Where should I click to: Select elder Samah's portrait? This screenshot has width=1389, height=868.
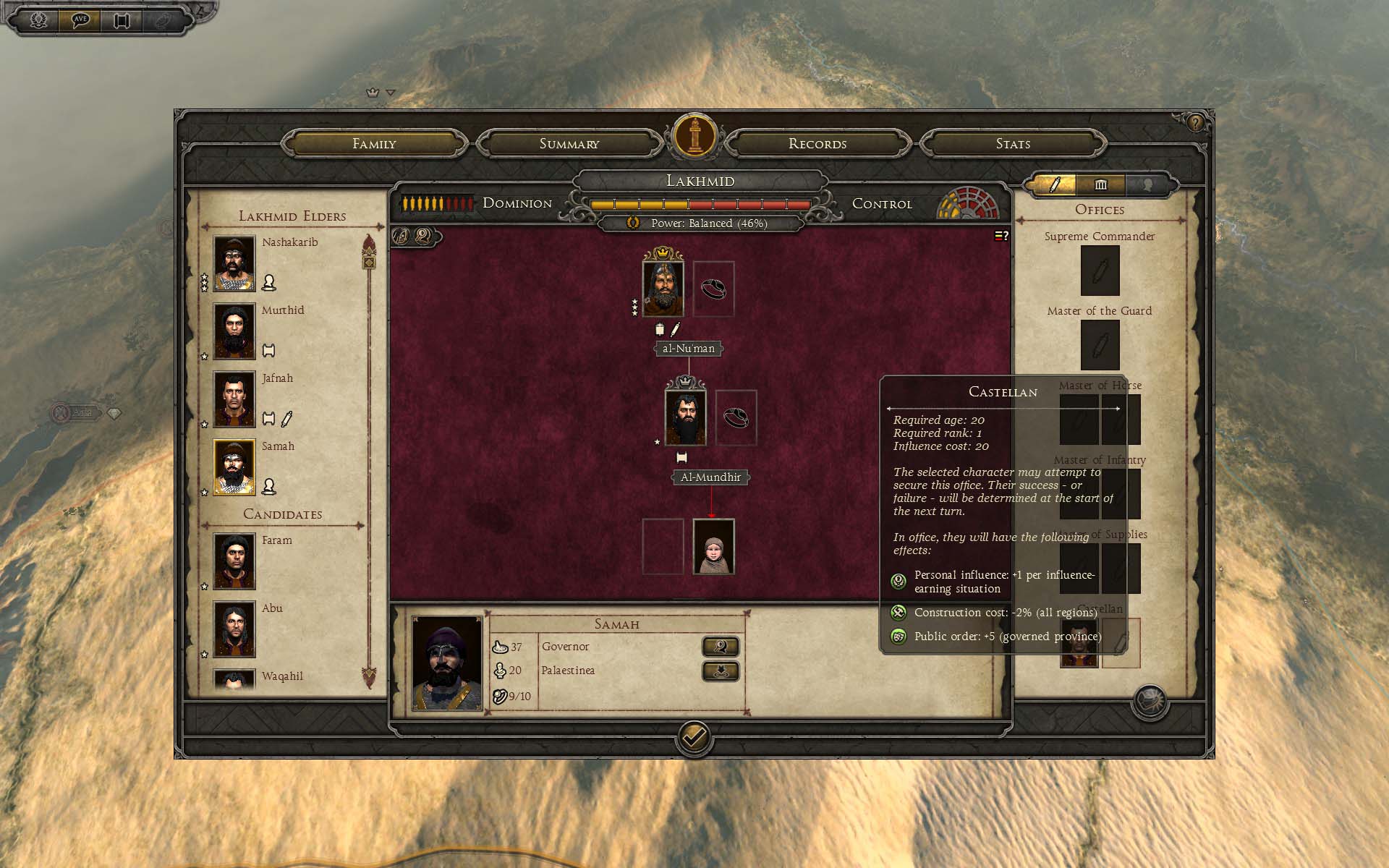(234, 467)
